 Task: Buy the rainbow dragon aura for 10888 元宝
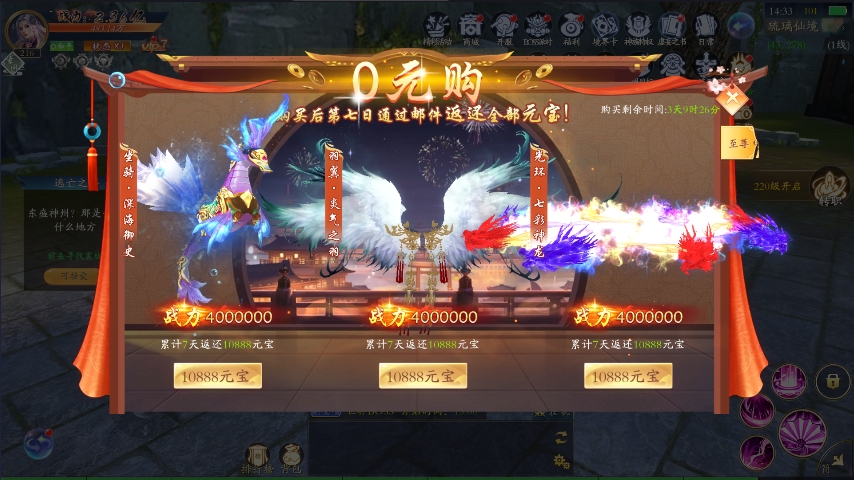pos(628,376)
